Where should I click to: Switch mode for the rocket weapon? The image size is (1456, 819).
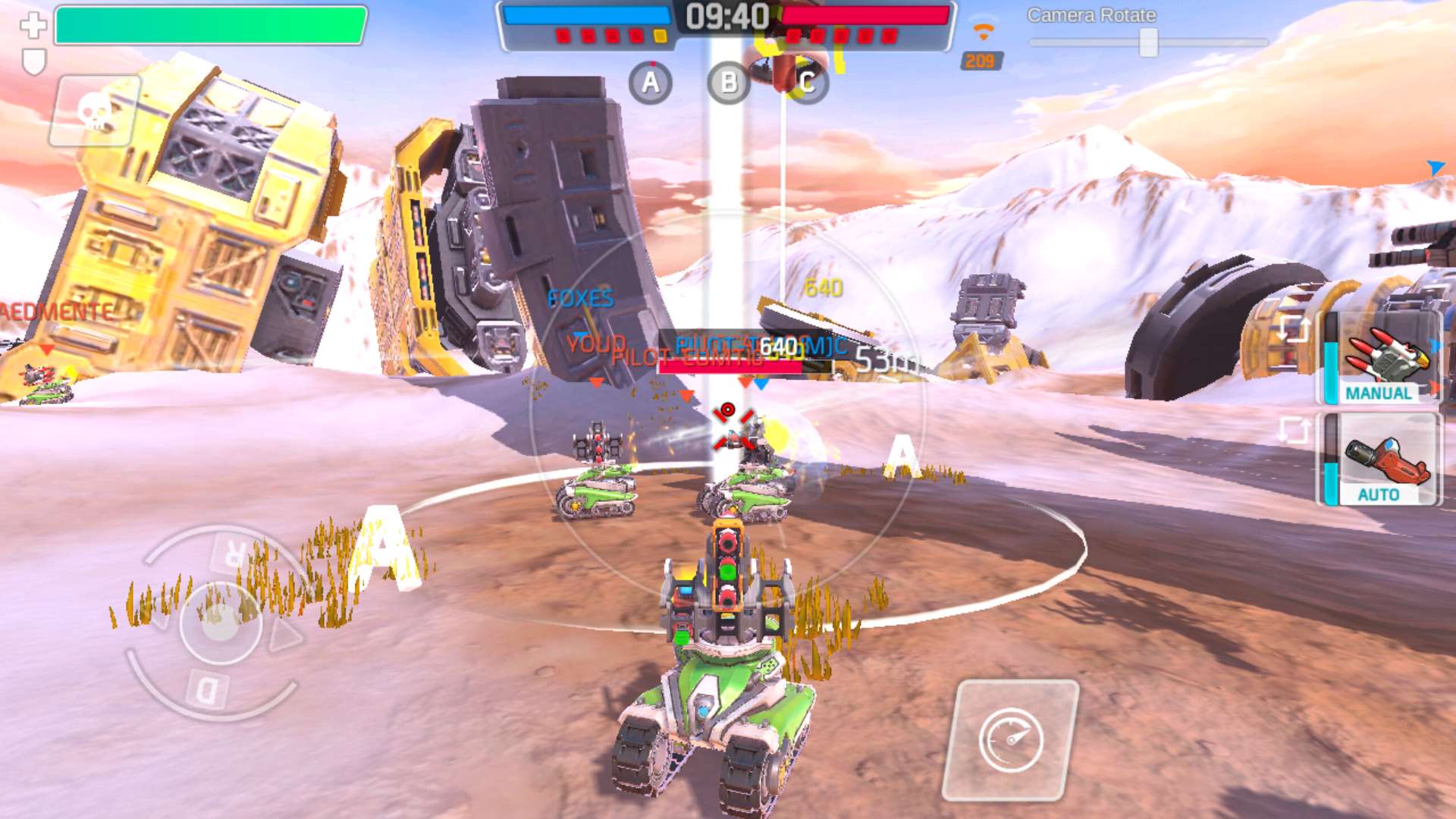1294,328
